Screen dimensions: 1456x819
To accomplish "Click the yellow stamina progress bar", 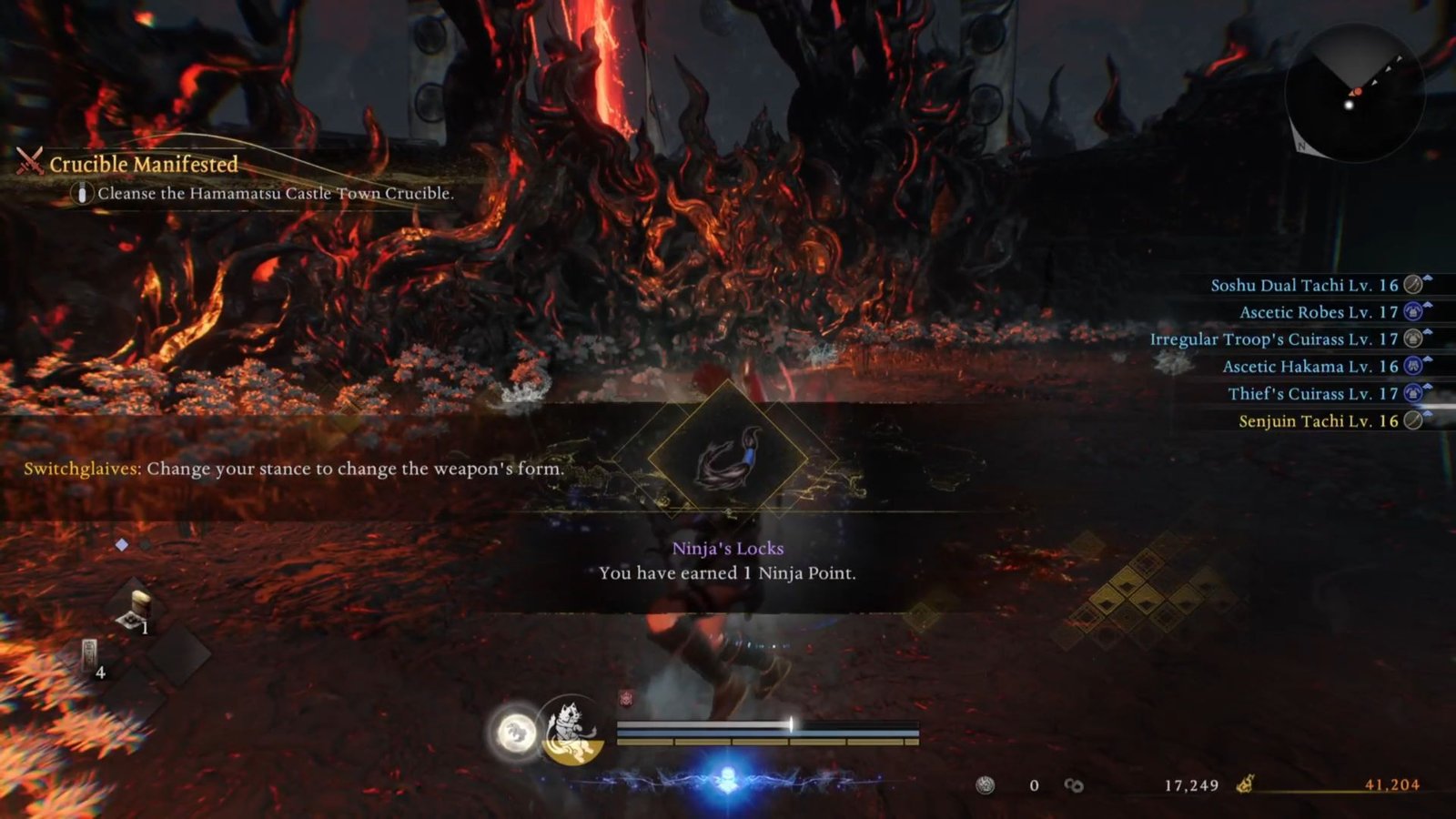I will [x=764, y=742].
